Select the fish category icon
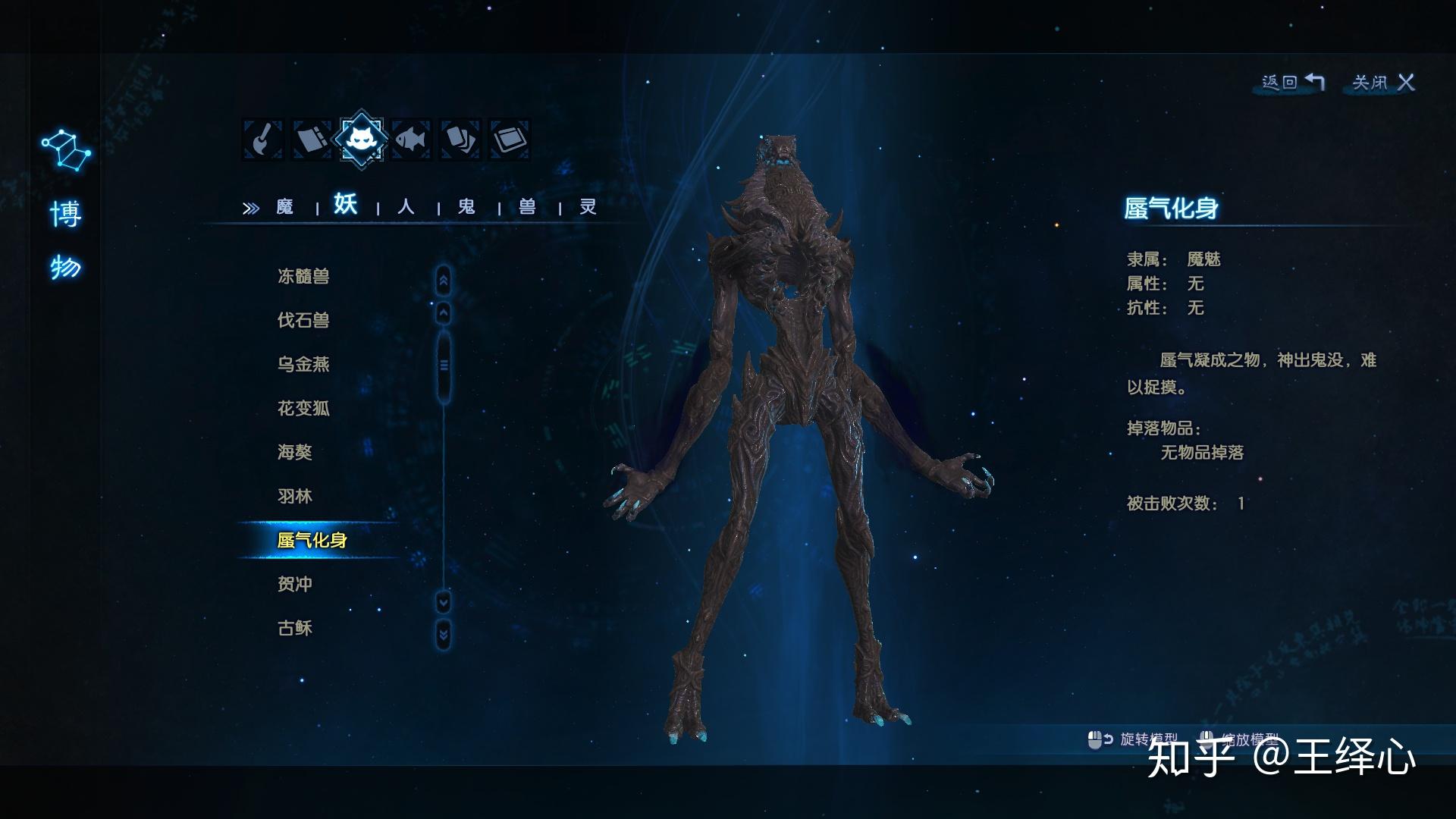The width and height of the screenshot is (1456, 819). [x=411, y=140]
